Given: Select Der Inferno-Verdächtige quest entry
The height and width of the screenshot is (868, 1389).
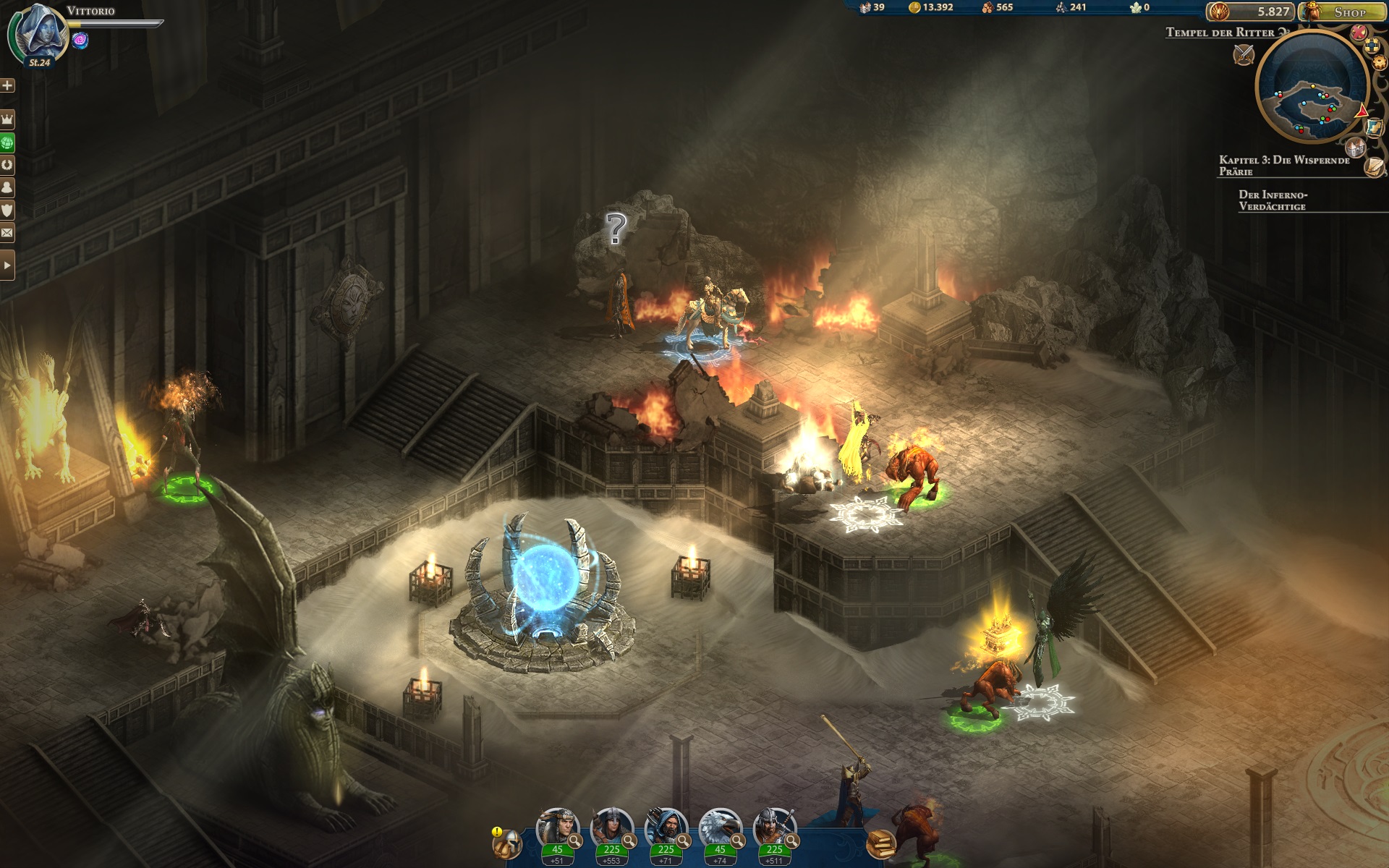Looking at the screenshot, I should 1273,200.
